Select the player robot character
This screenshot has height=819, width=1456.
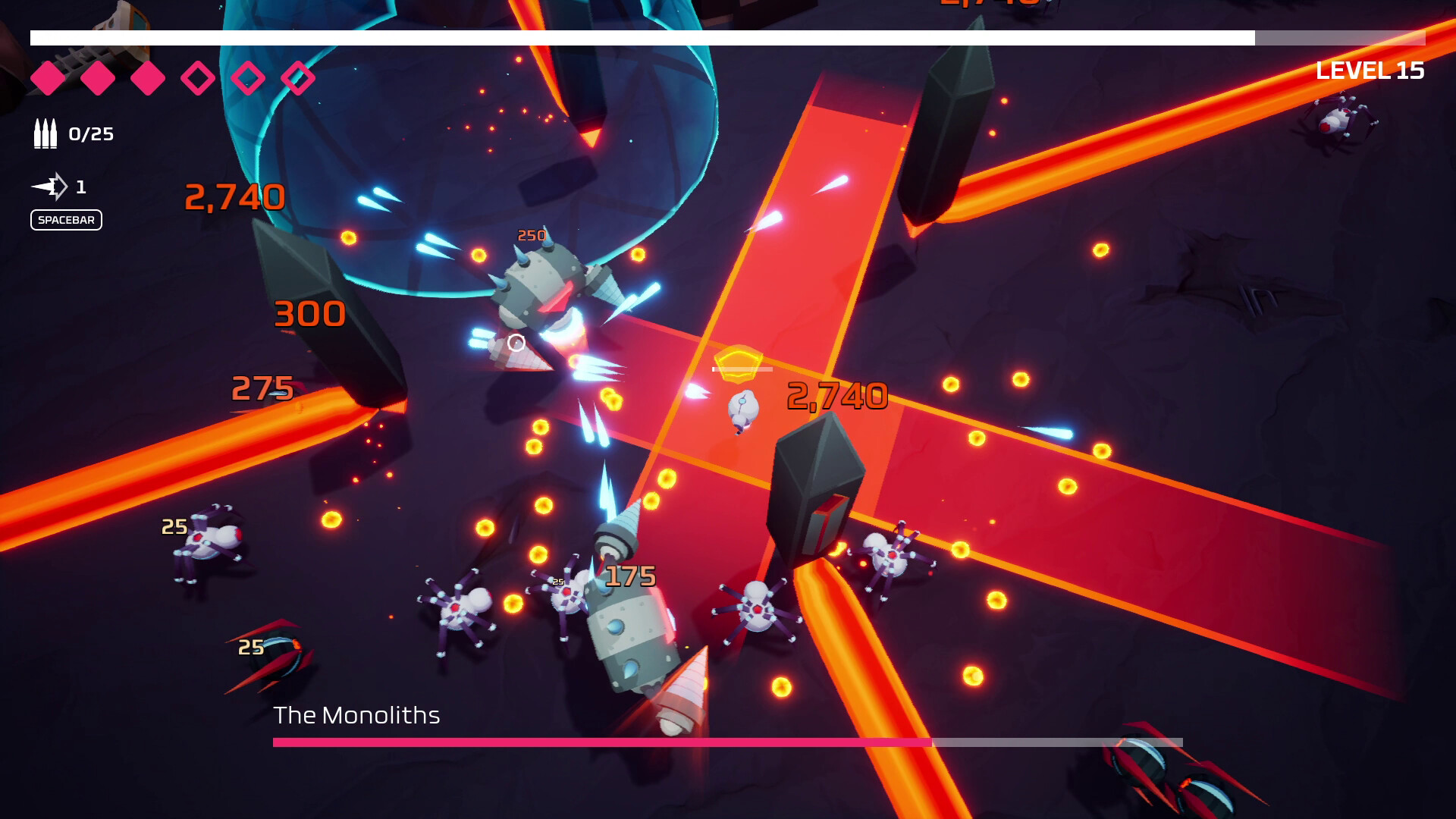[743, 409]
